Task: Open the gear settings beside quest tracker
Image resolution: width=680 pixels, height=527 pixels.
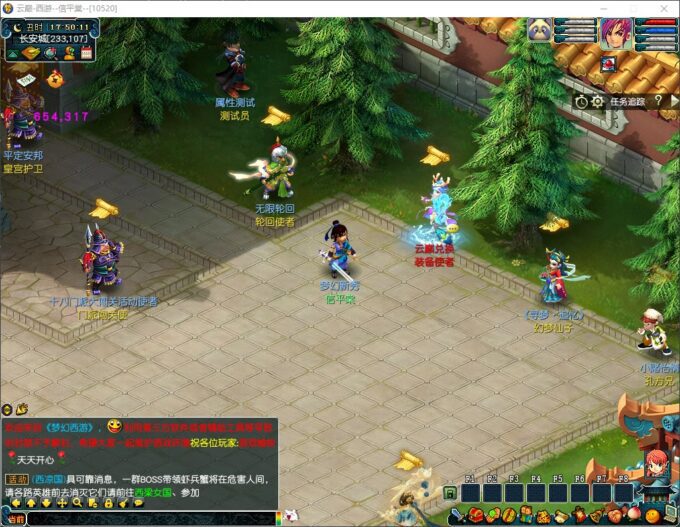Action: [597, 101]
